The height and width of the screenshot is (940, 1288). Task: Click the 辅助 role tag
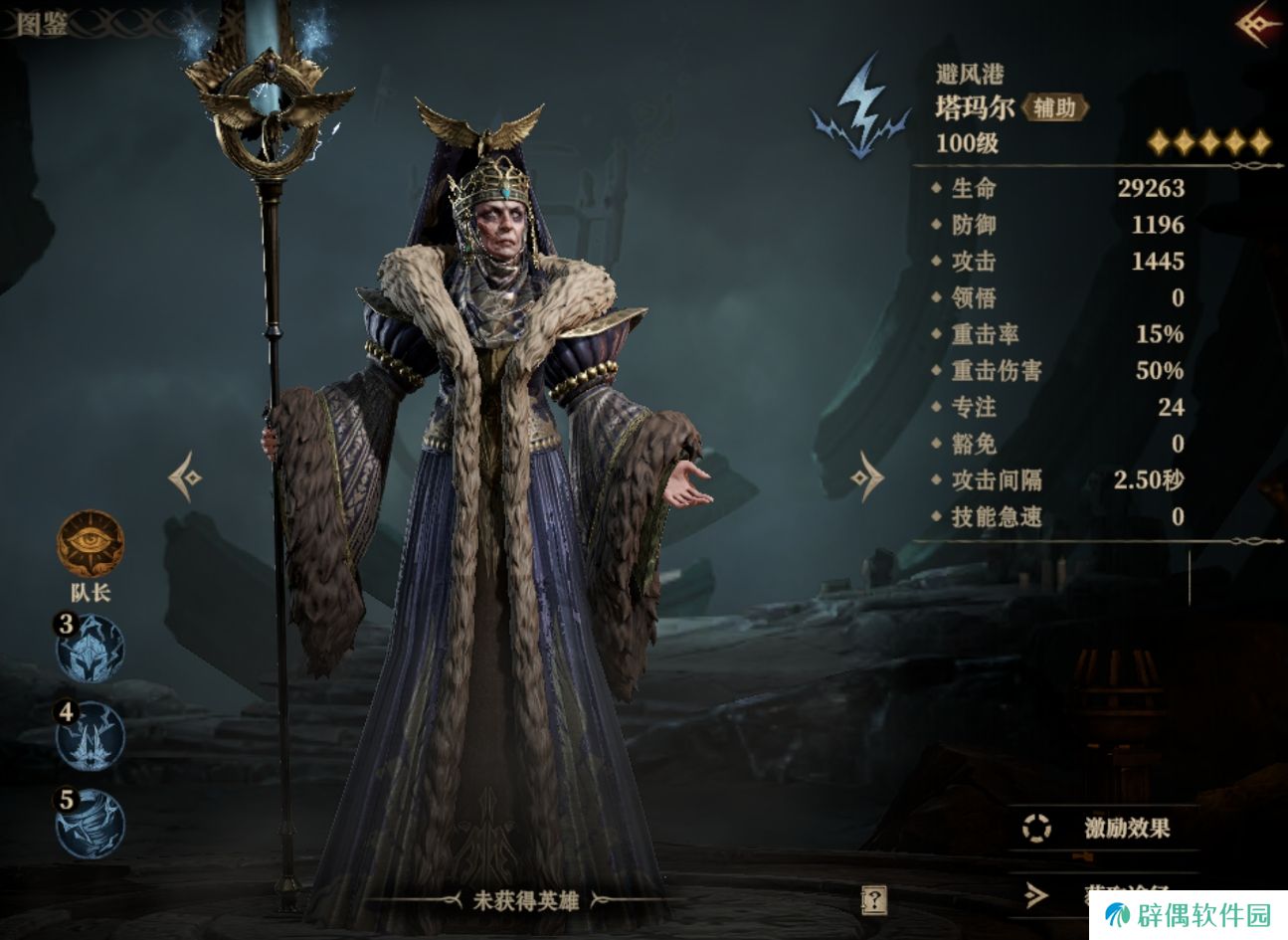tap(1054, 107)
